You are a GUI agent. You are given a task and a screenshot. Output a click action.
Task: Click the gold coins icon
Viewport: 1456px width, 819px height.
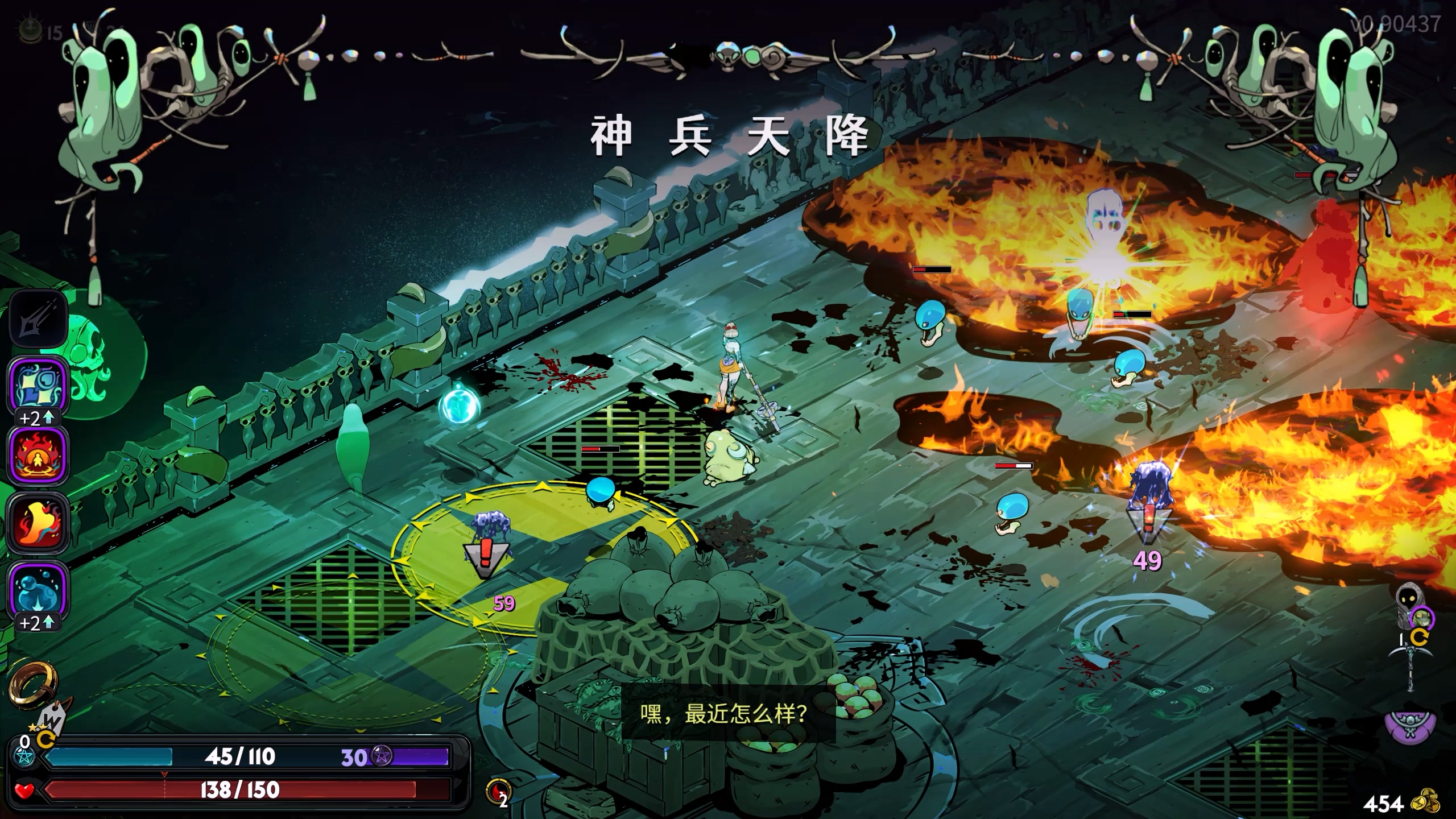coord(1426,802)
